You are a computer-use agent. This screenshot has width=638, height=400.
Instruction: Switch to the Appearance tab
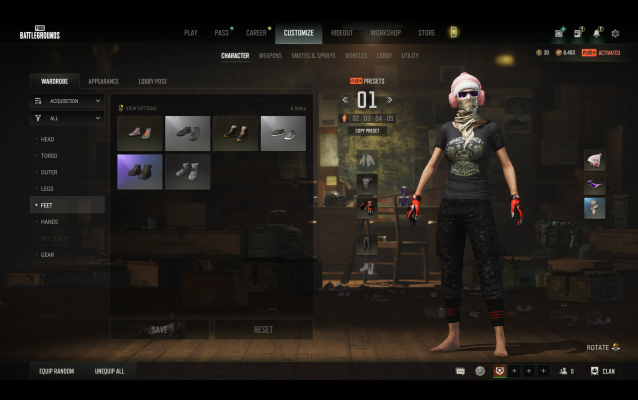click(103, 81)
